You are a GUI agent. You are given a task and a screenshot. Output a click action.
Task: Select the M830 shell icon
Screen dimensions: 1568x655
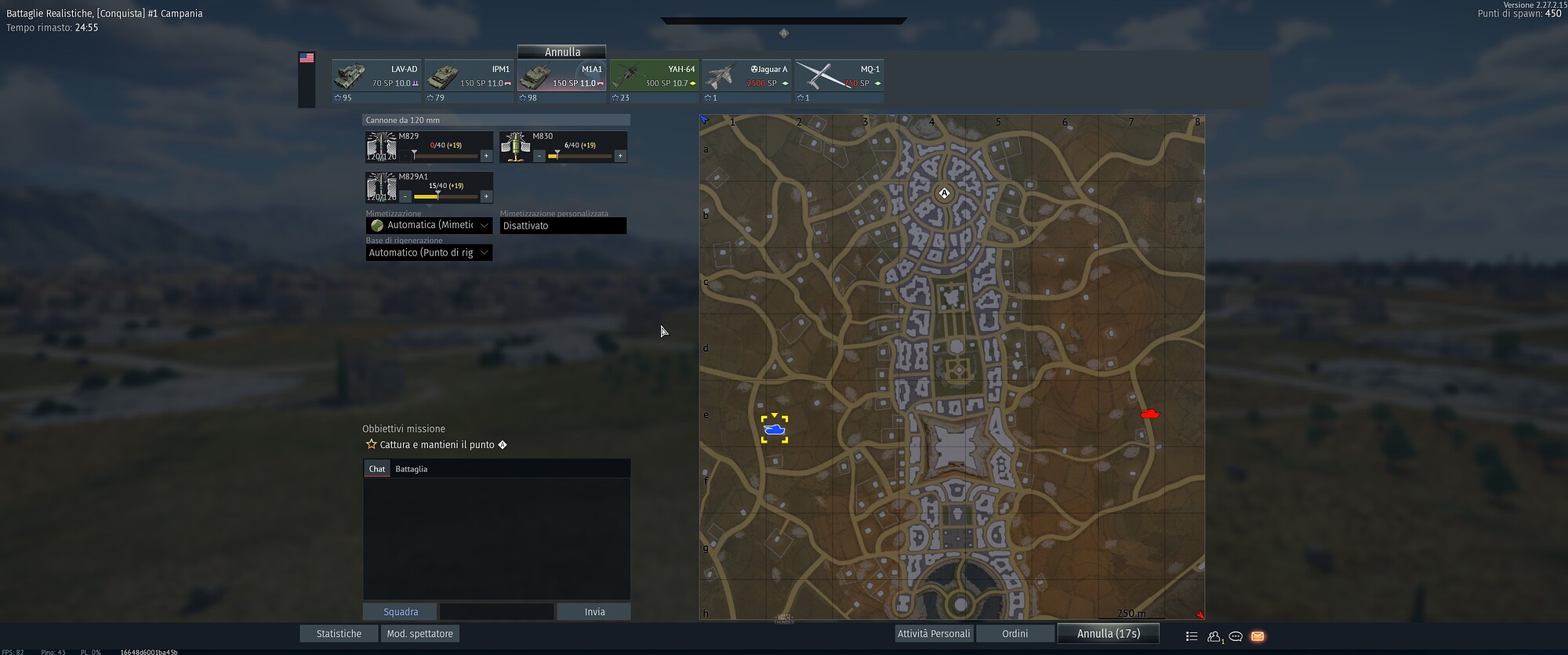(515, 146)
